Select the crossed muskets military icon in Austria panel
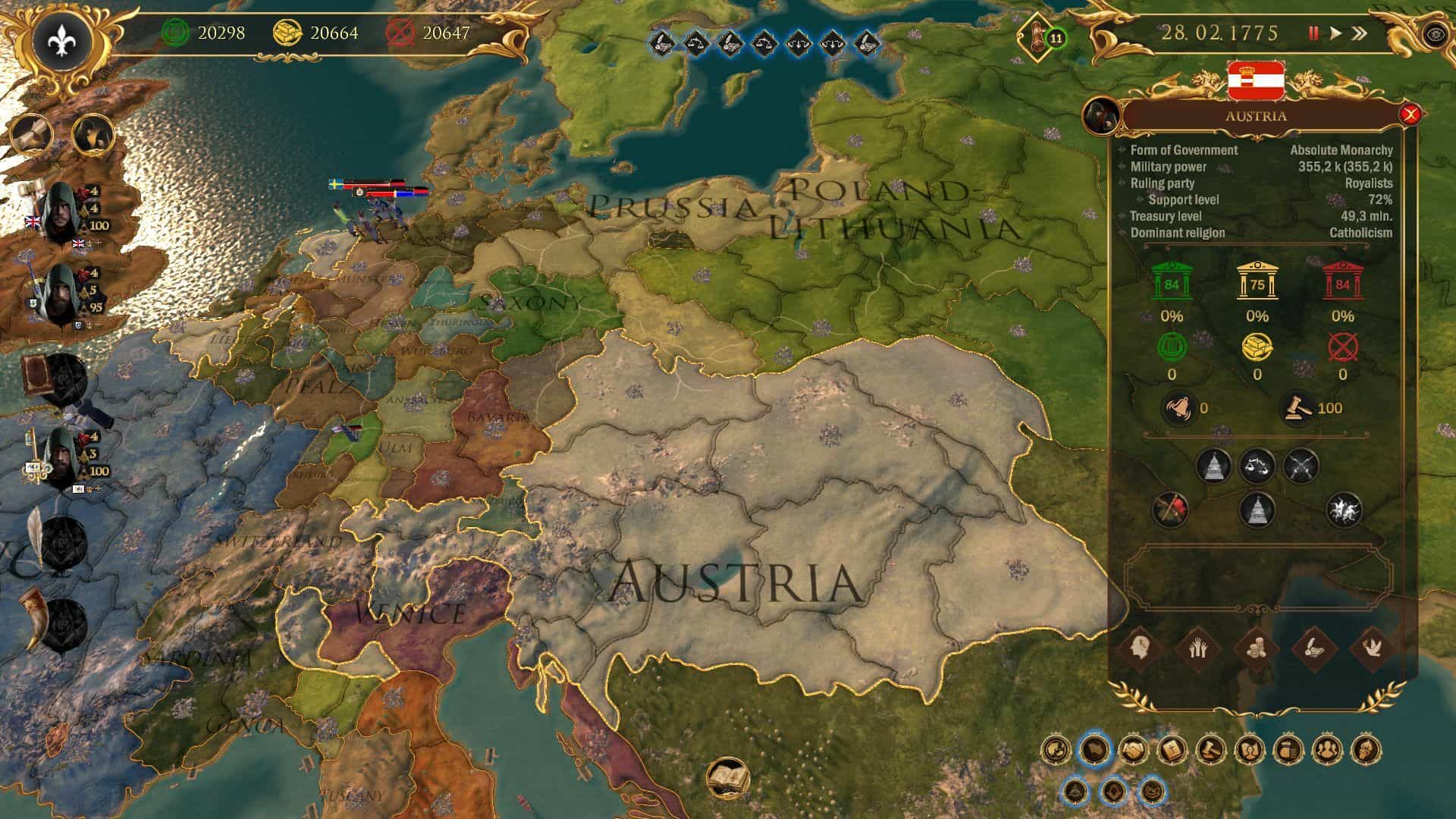This screenshot has width=1456, height=819. coord(1303,467)
